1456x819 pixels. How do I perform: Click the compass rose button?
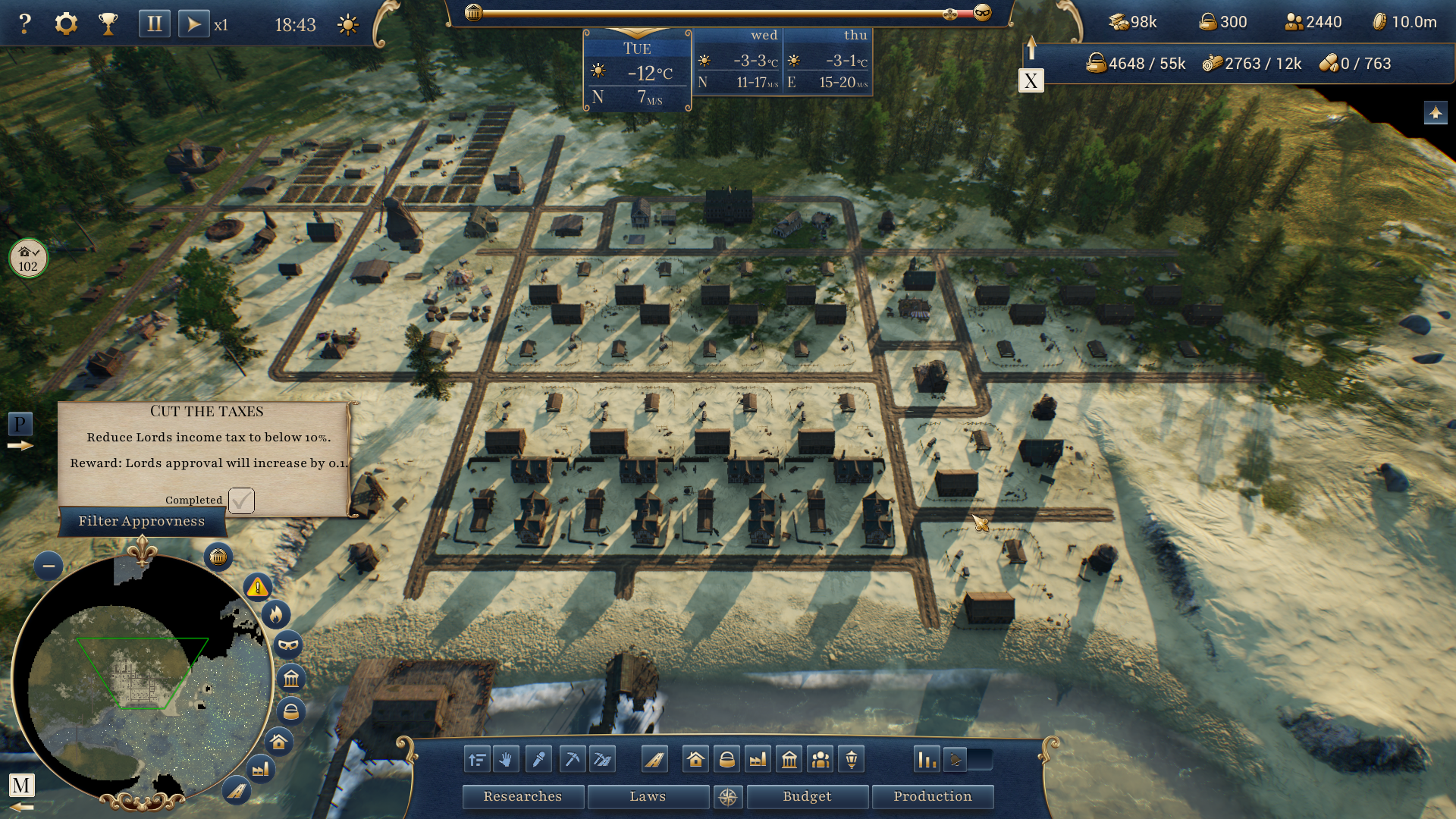coord(728,797)
